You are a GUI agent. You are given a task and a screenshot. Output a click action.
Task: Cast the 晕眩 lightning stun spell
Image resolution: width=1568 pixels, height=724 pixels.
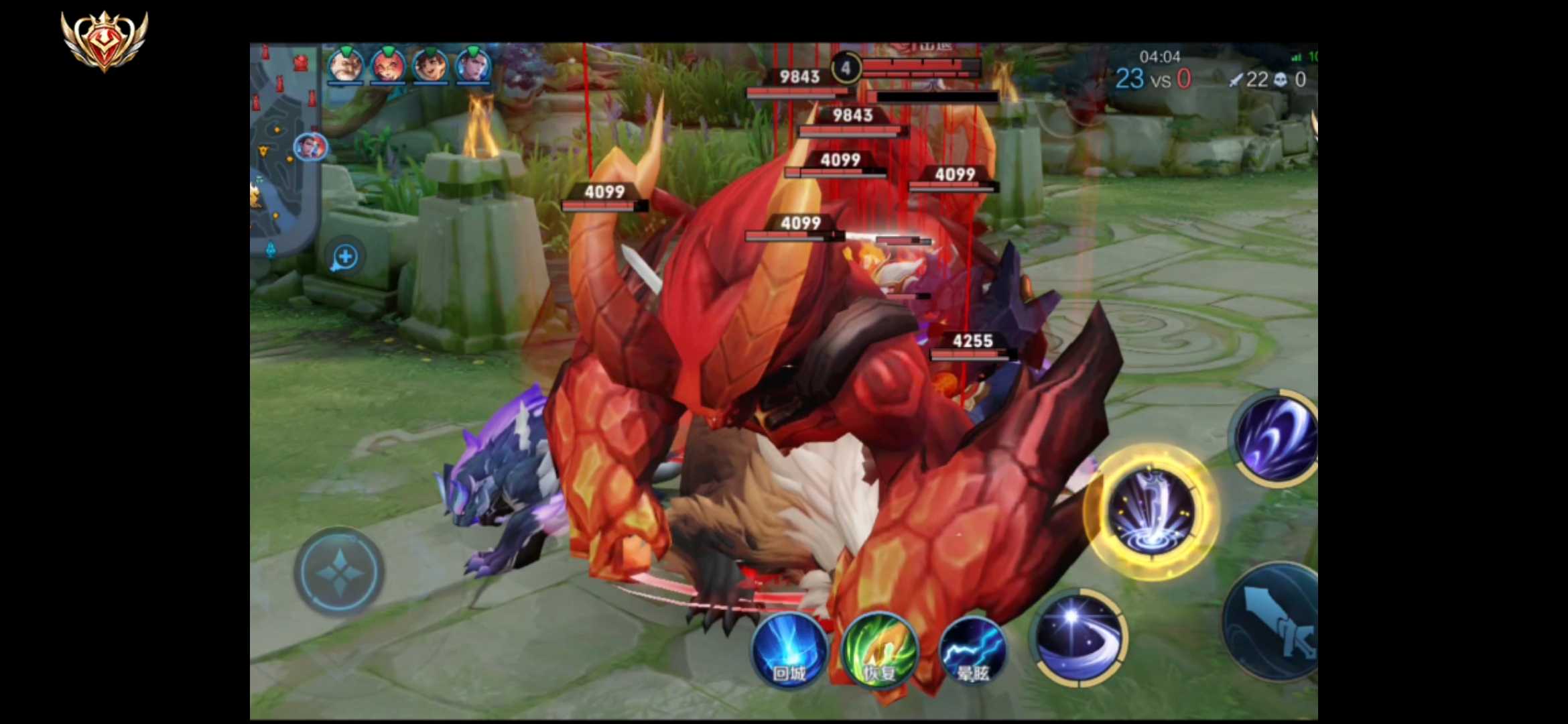point(972,650)
